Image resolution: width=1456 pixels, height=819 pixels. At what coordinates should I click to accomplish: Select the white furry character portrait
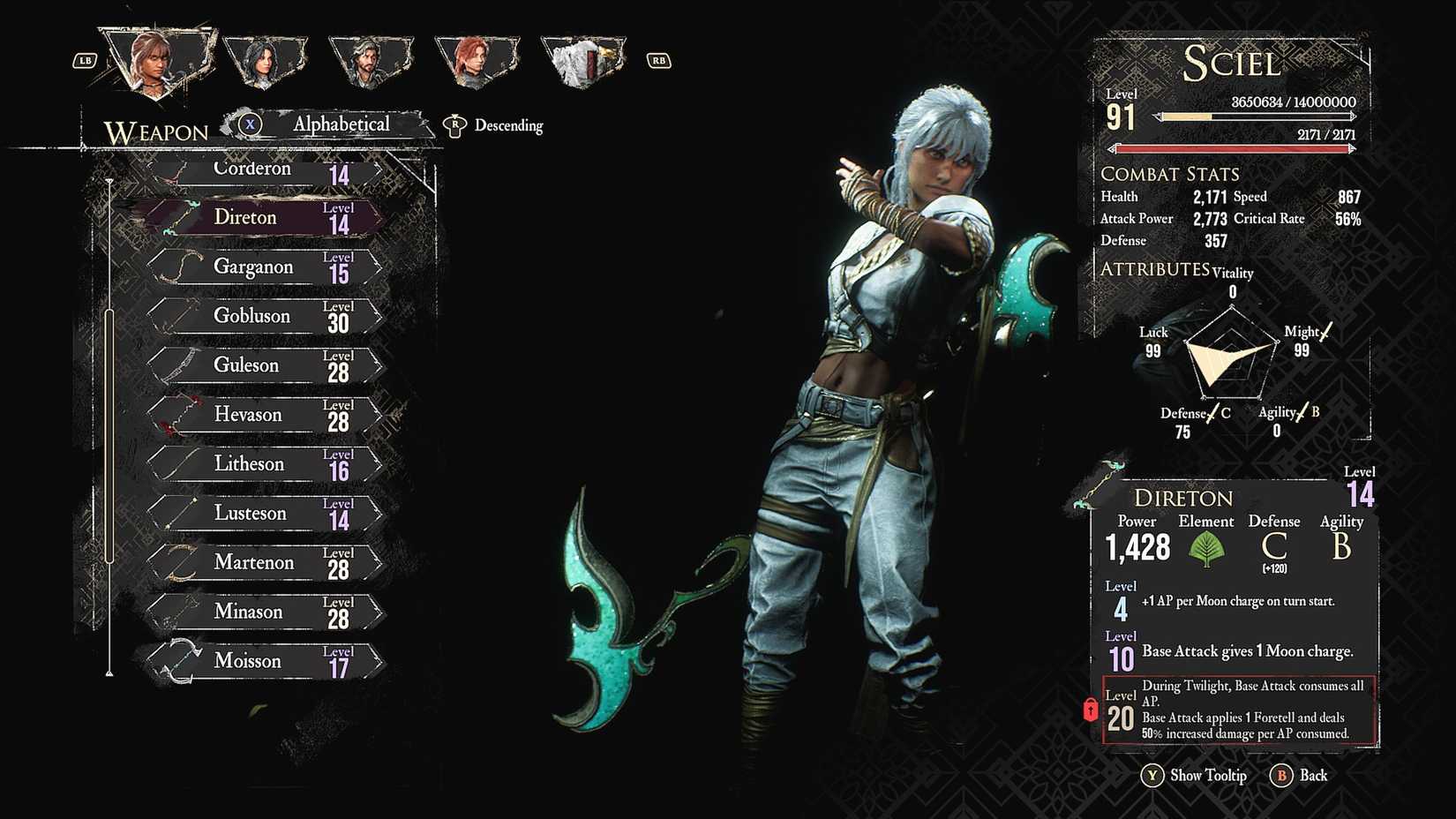(x=582, y=62)
